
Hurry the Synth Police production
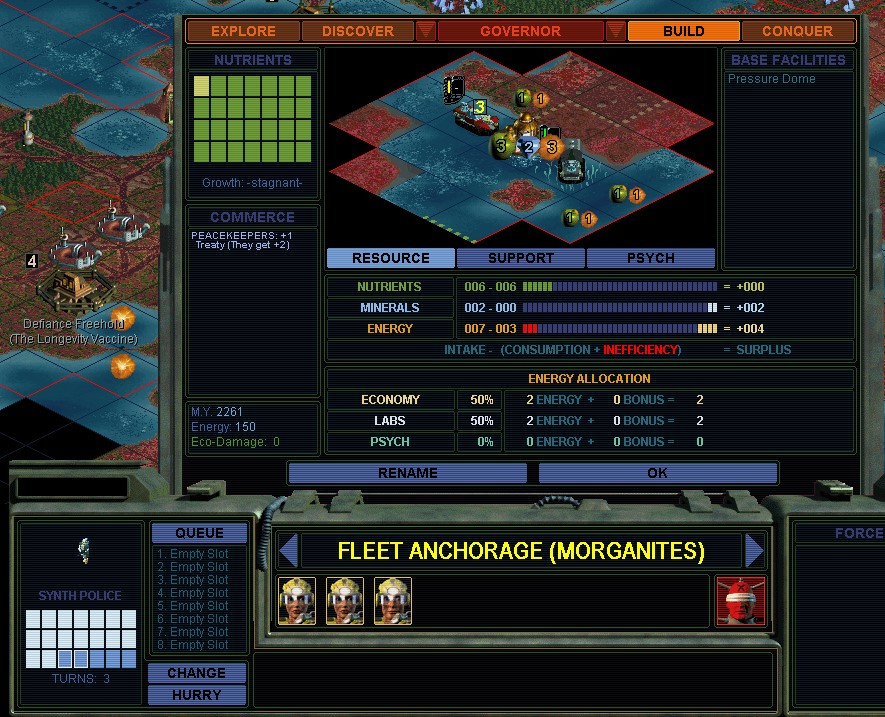click(196, 695)
